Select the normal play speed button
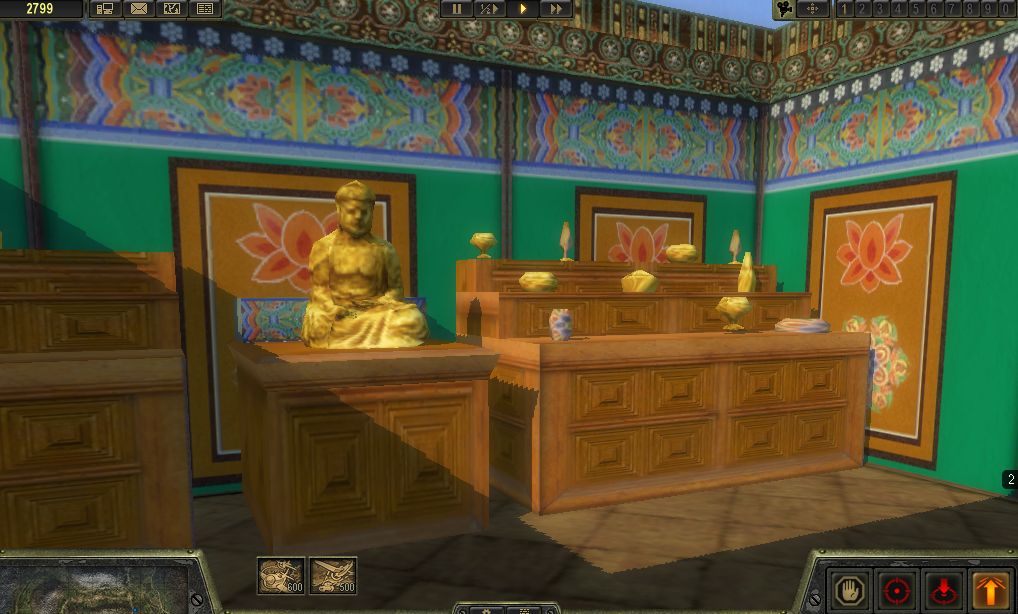This screenshot has height=614, width=1018. pos(522,9)
